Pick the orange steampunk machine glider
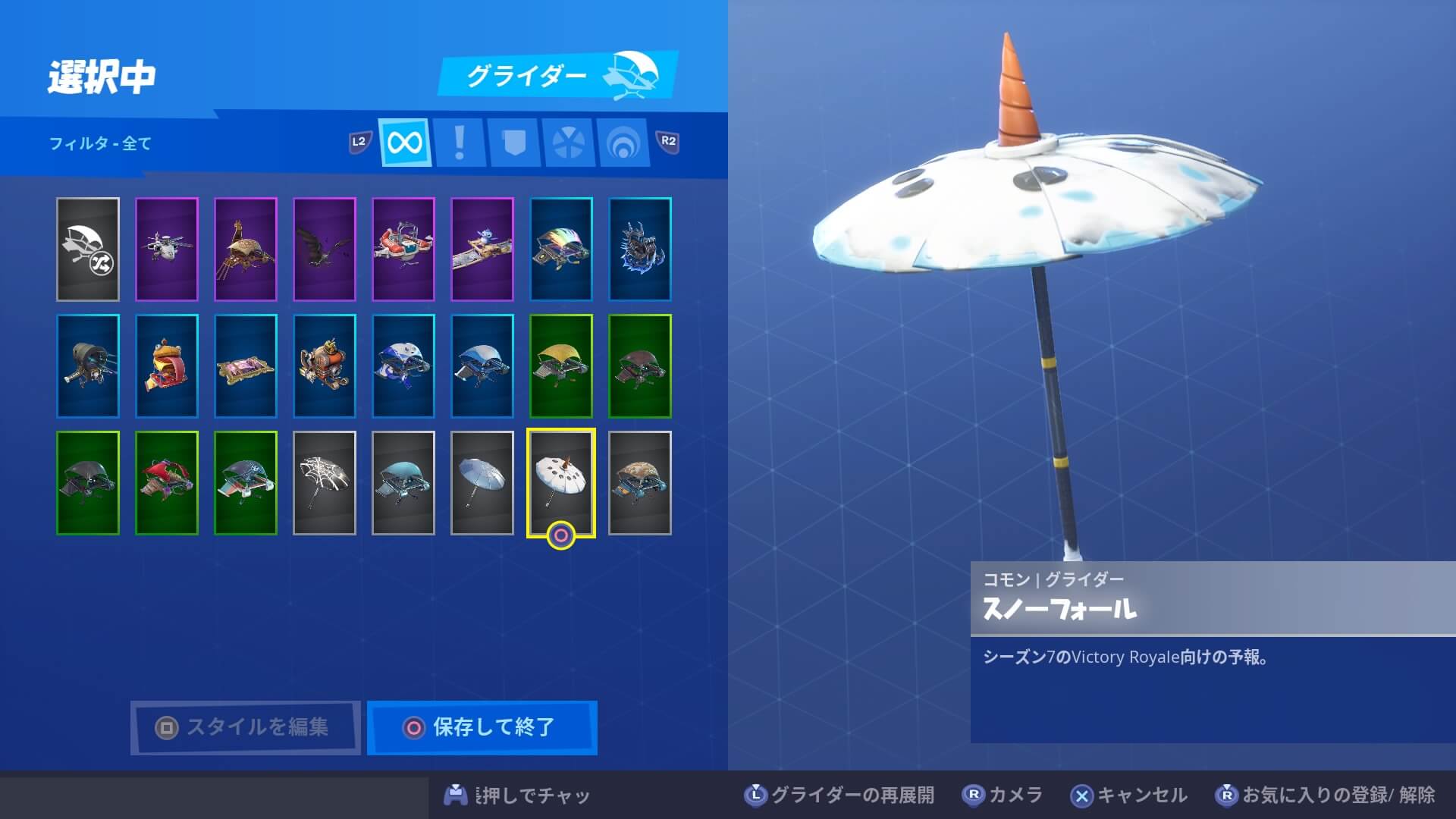 tap(325, 366)
